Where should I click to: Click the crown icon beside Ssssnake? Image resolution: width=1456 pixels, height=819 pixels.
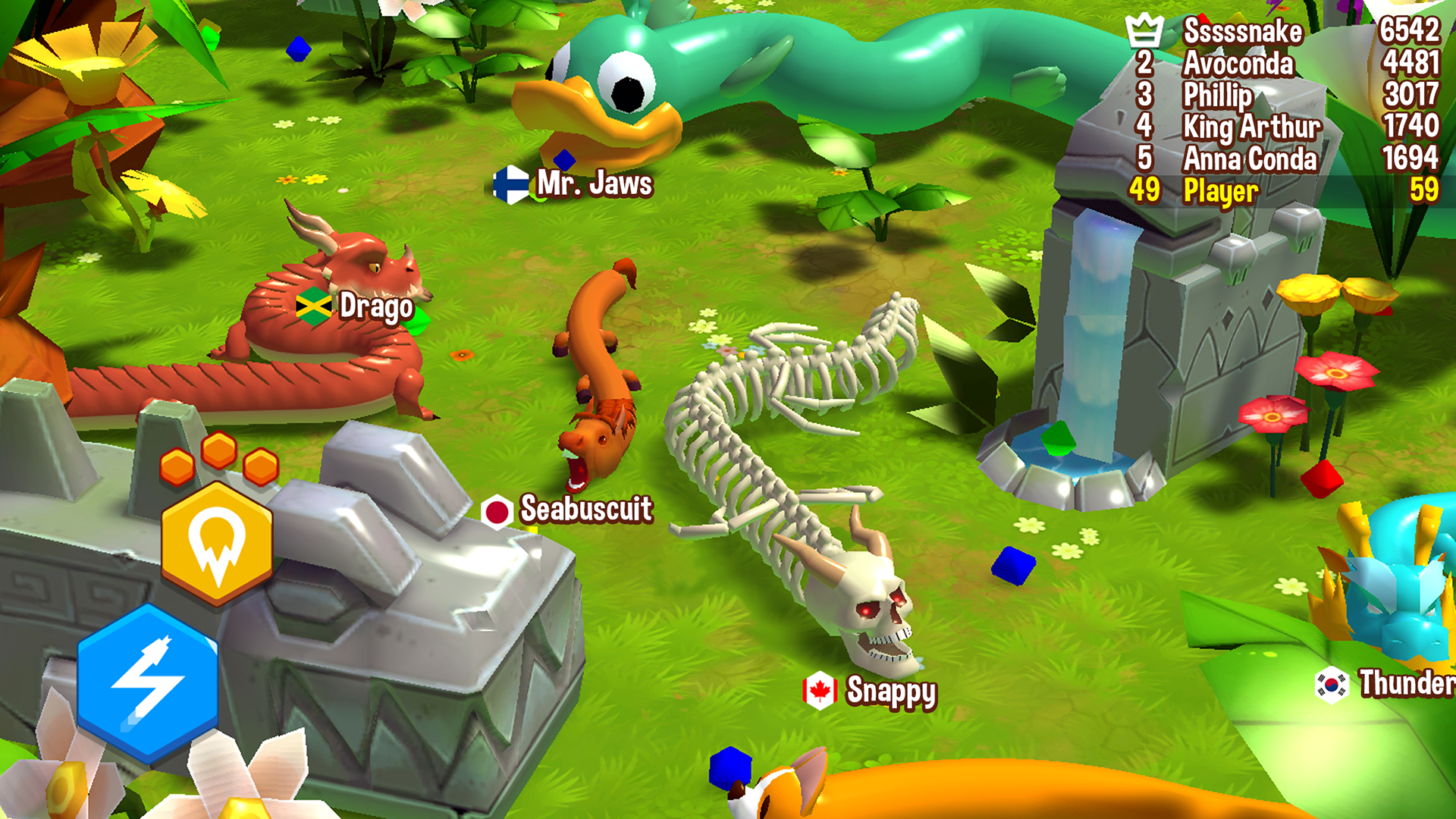[x=1145, y=30]
